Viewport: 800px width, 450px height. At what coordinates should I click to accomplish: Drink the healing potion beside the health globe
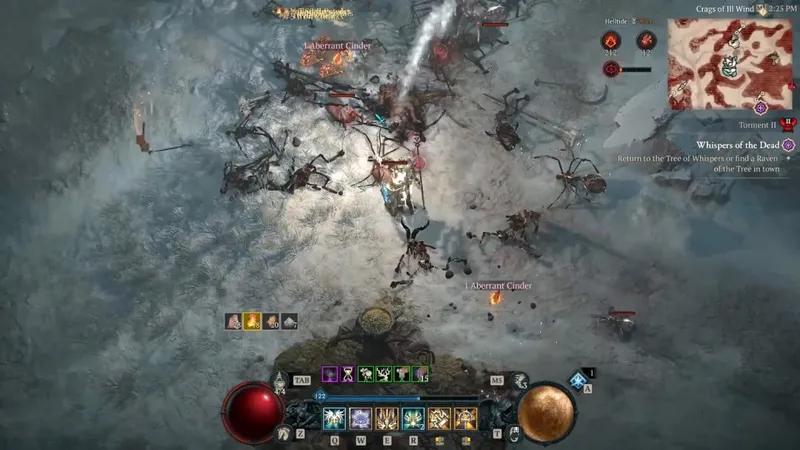[280, 380]
